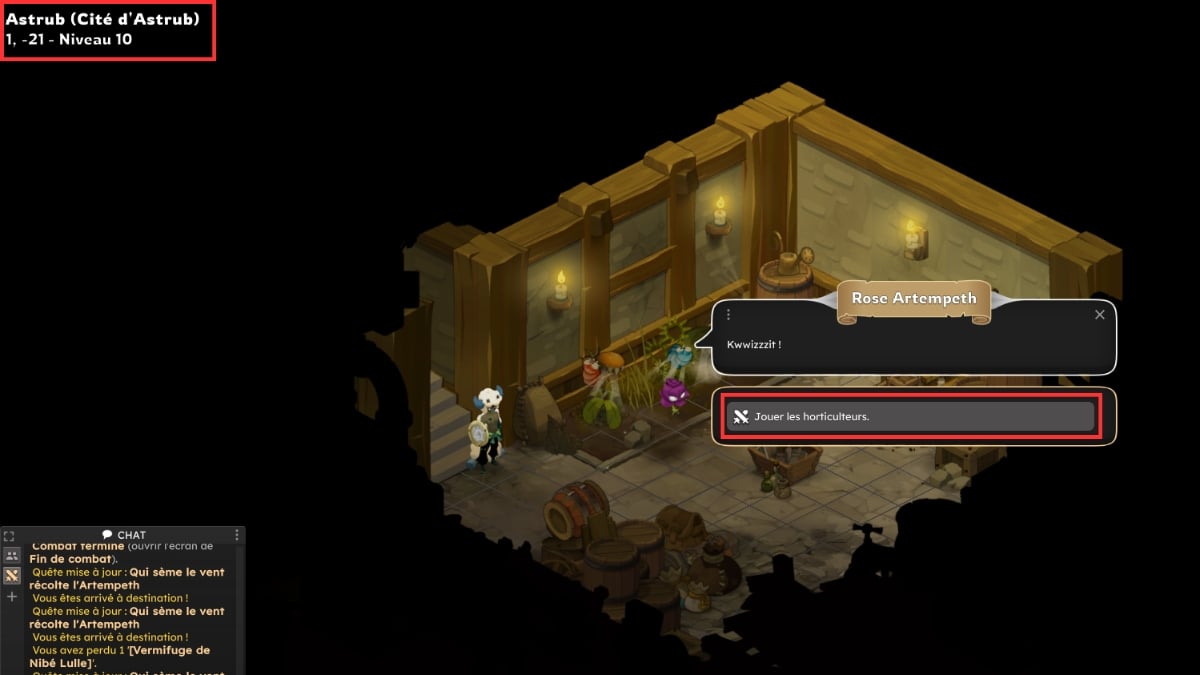Screen dimensions: 1200x675
Task: Expand the chat window to full size
Action: point(10,536)
